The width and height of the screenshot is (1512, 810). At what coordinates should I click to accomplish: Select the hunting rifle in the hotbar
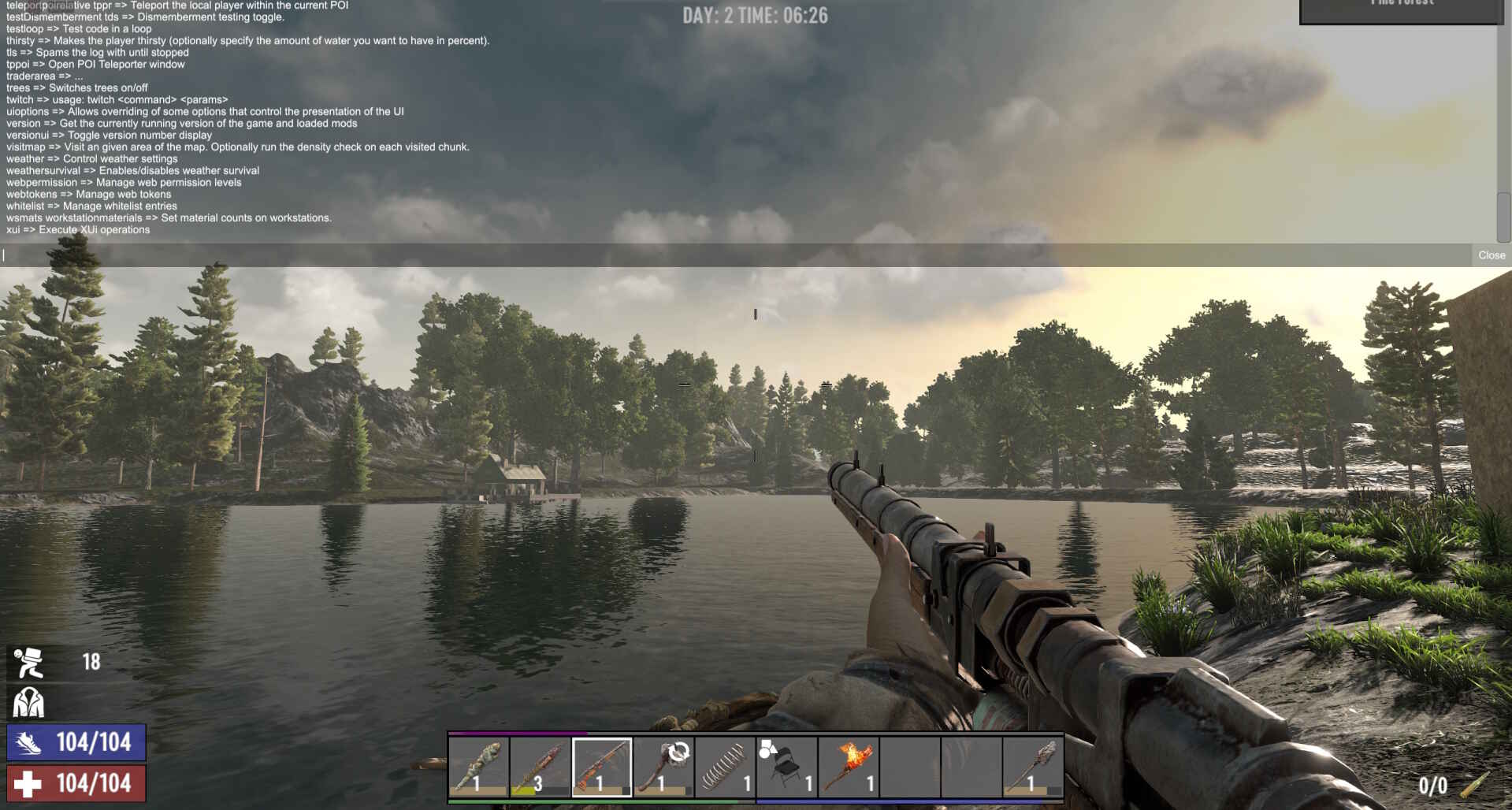pyautogui.click(x=601, y=763)
